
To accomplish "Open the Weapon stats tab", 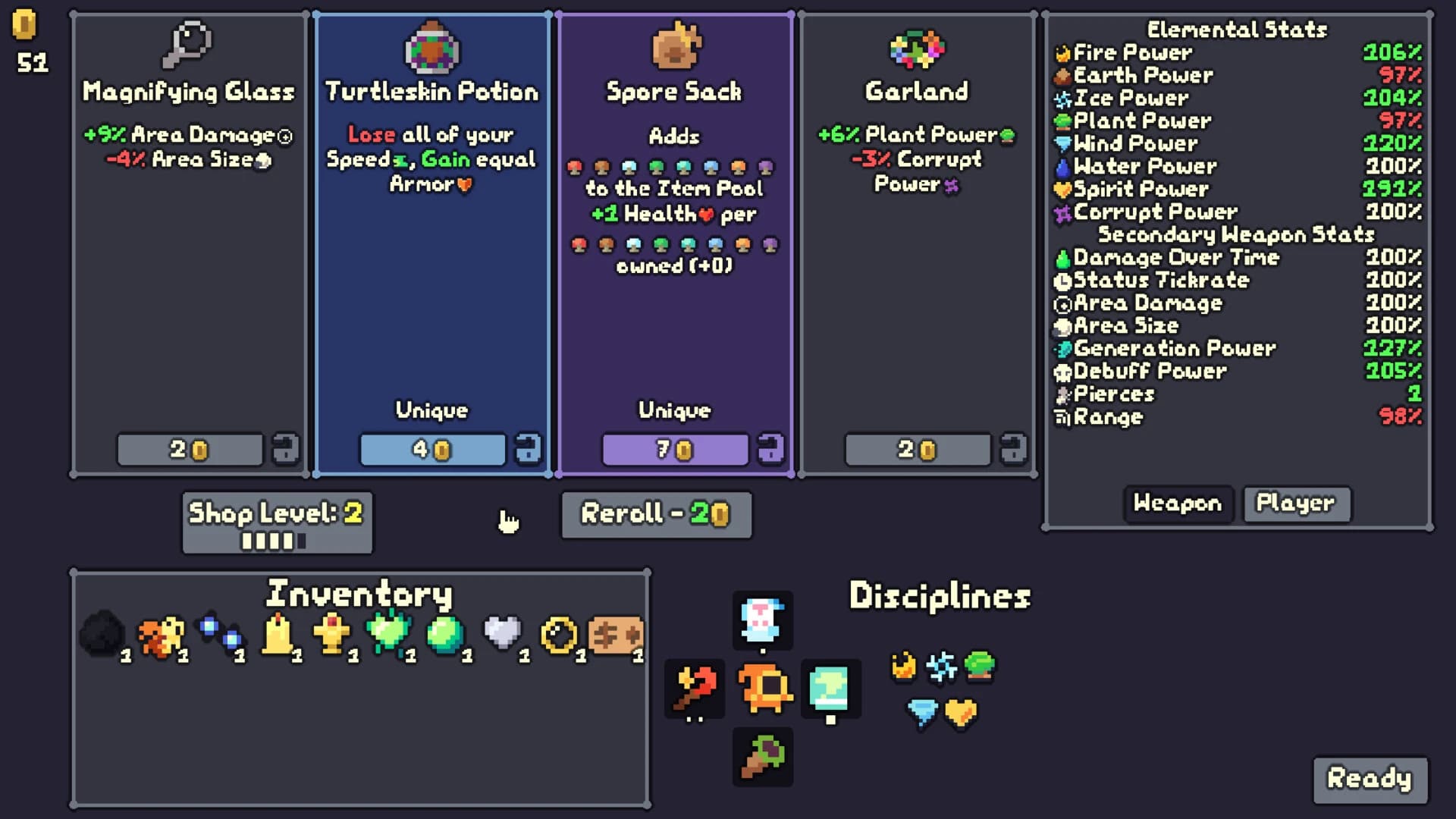I will [1178, 504].
